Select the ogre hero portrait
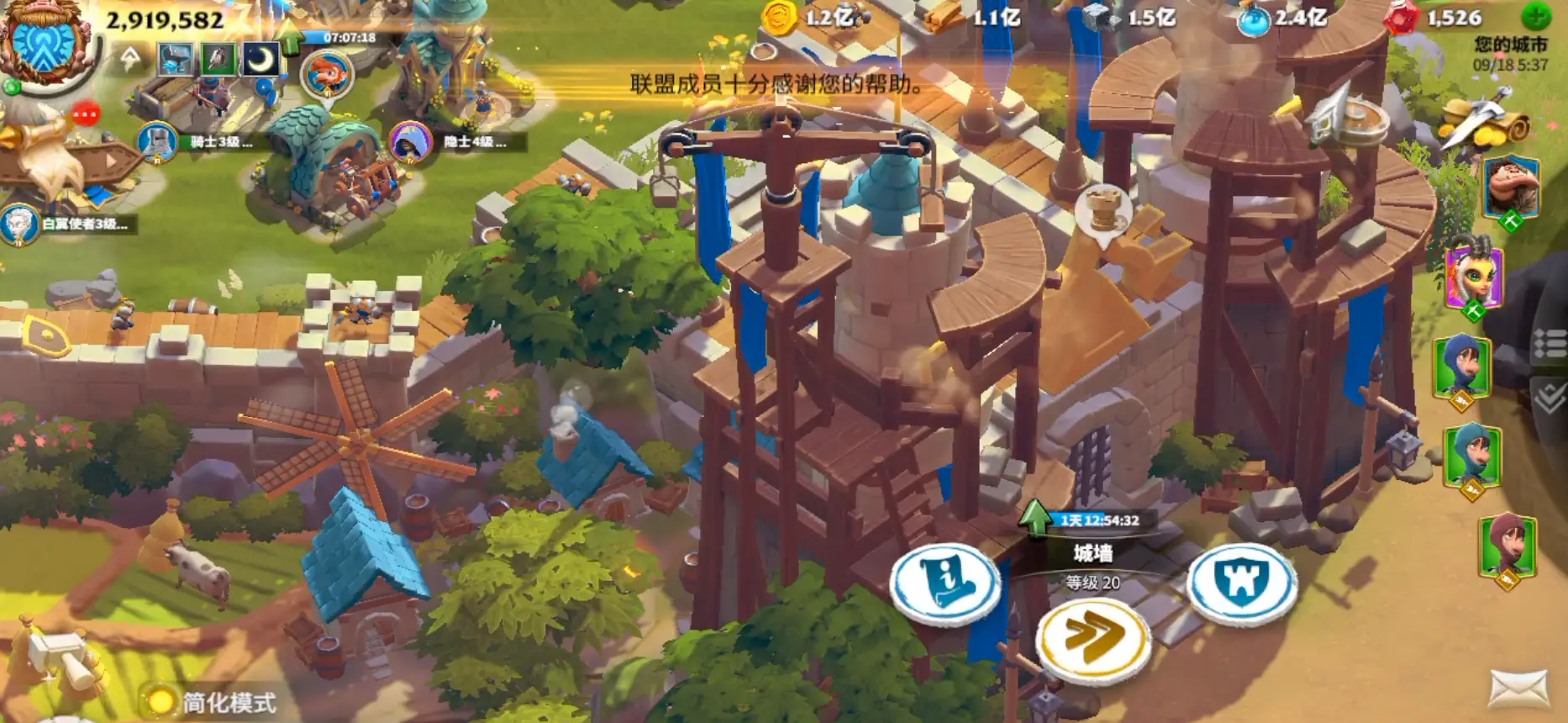Screen dimensions: 1568x723 (x=1510, y=188)
